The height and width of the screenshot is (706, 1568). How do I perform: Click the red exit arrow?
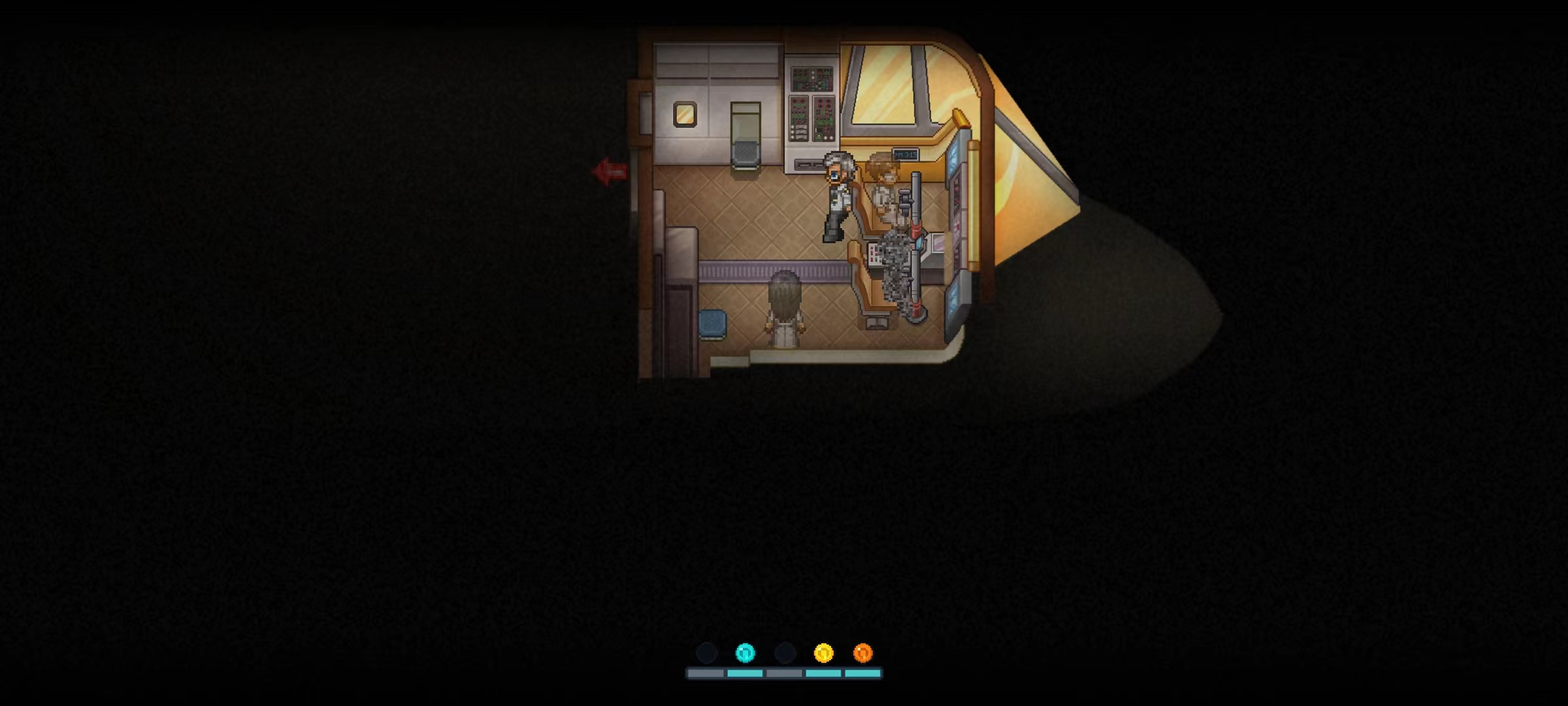pyautogui.click(x=610, y=172)
